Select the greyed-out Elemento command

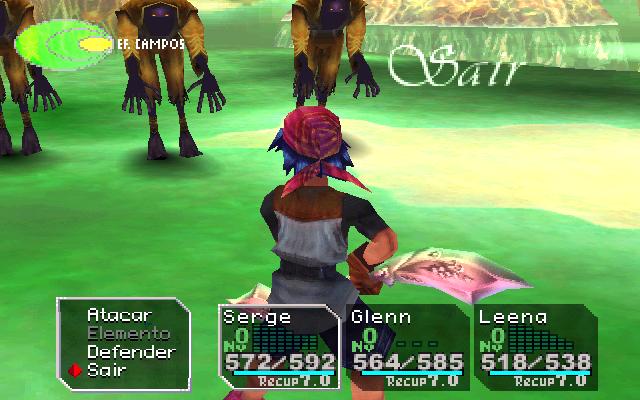pos(128,333)
